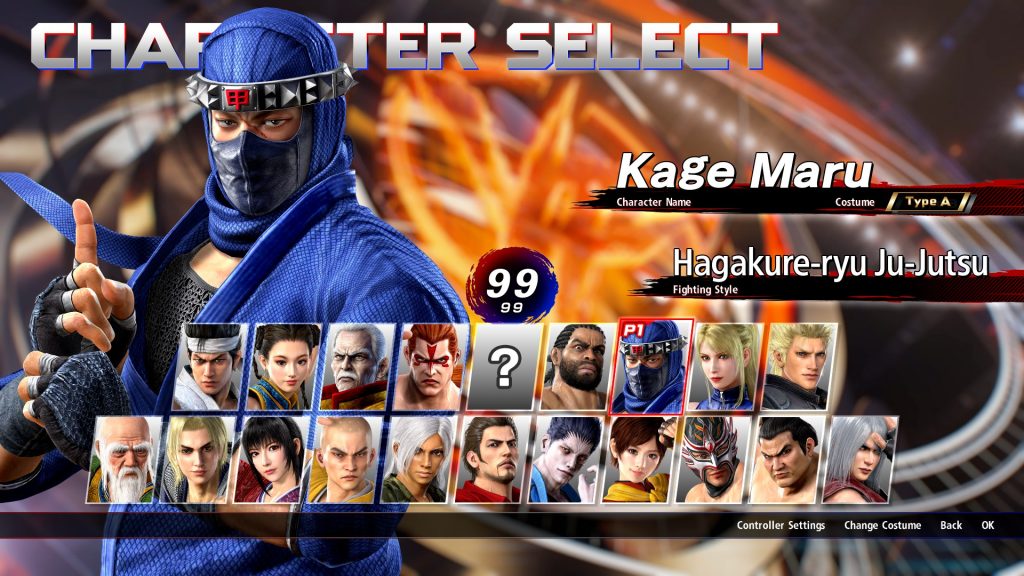Select Jacky, the spiky blonde man
Image resolution: width=1024 pixels, height=576 pixels.
(801, 367)
